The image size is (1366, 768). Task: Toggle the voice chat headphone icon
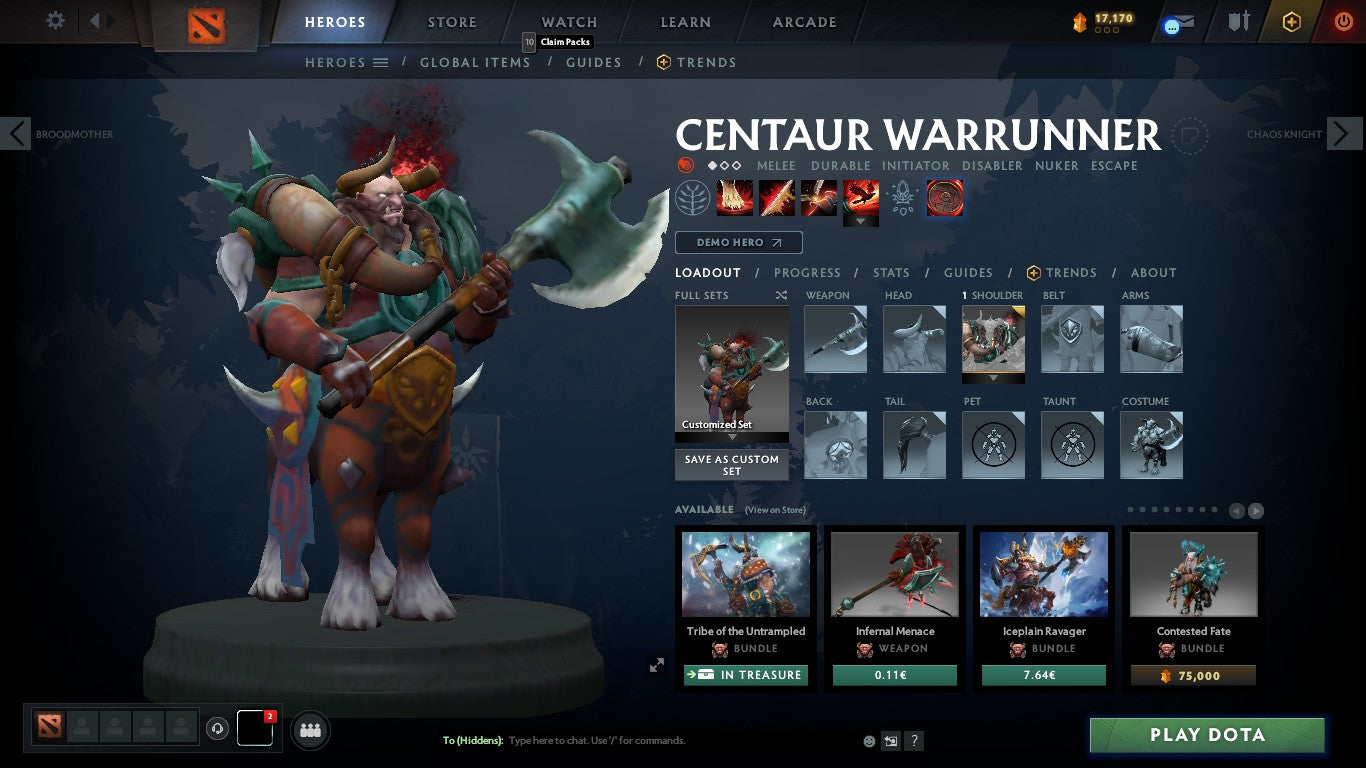point(218,729)
